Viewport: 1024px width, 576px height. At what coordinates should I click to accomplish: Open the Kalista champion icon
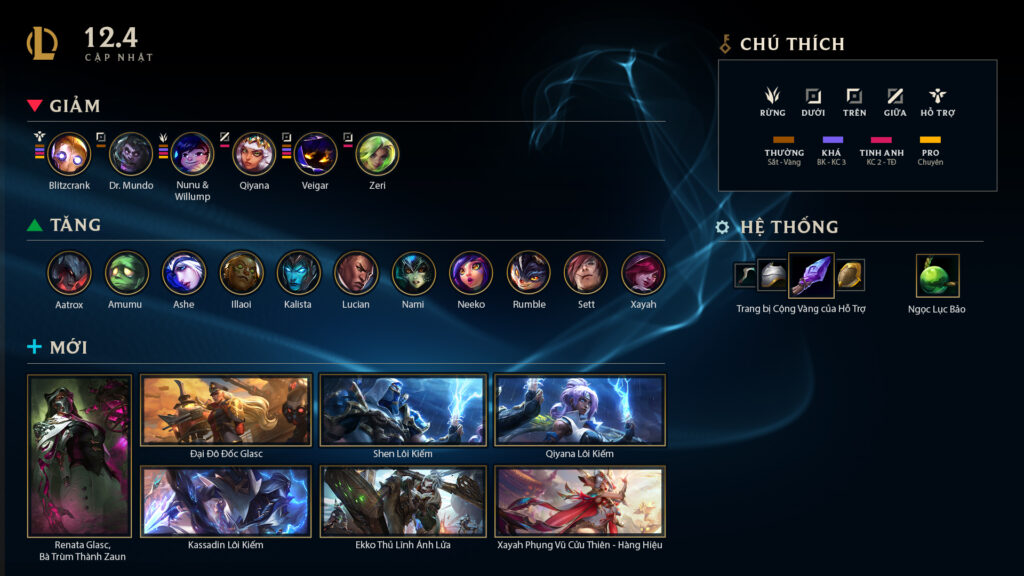[298, 272]
